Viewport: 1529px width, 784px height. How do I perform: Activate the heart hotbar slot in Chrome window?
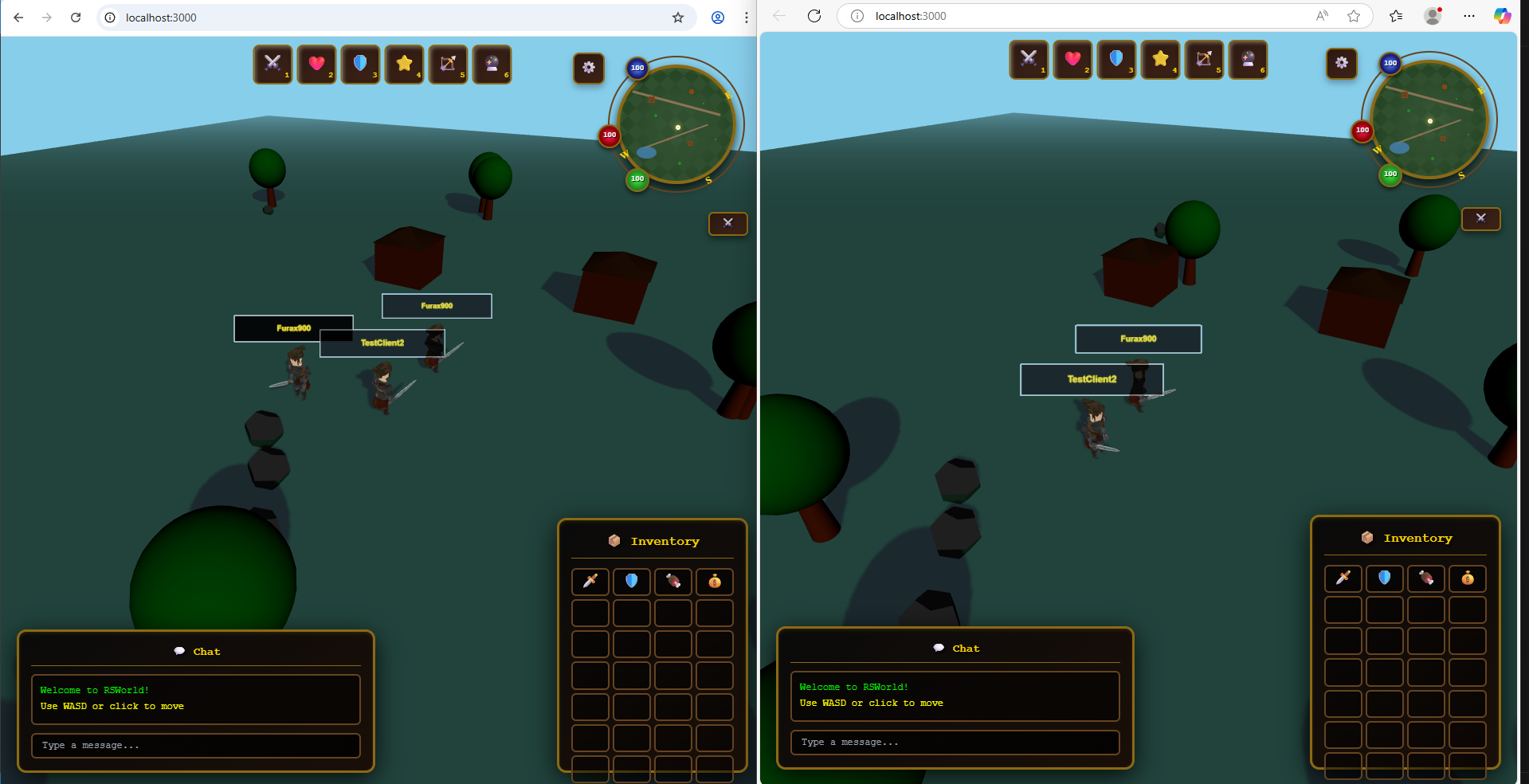click(316, 65)
